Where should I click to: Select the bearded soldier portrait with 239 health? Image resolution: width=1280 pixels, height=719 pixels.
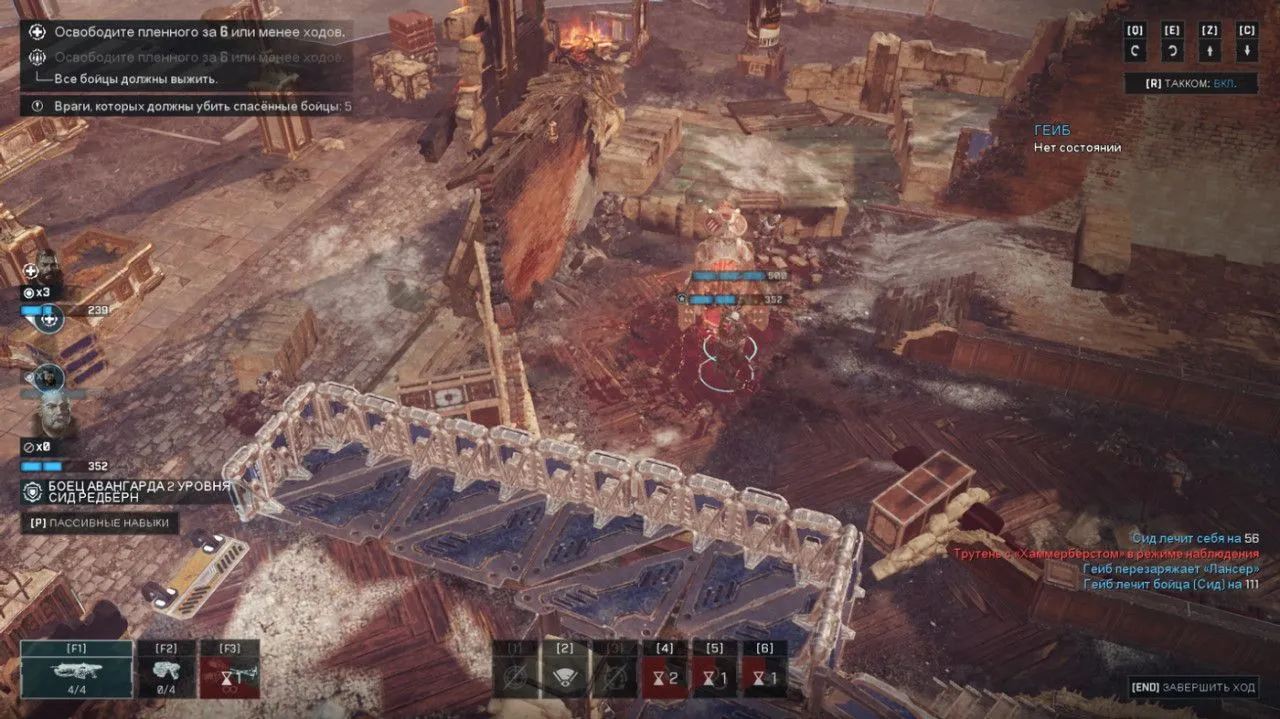click(x=47, y=266)
